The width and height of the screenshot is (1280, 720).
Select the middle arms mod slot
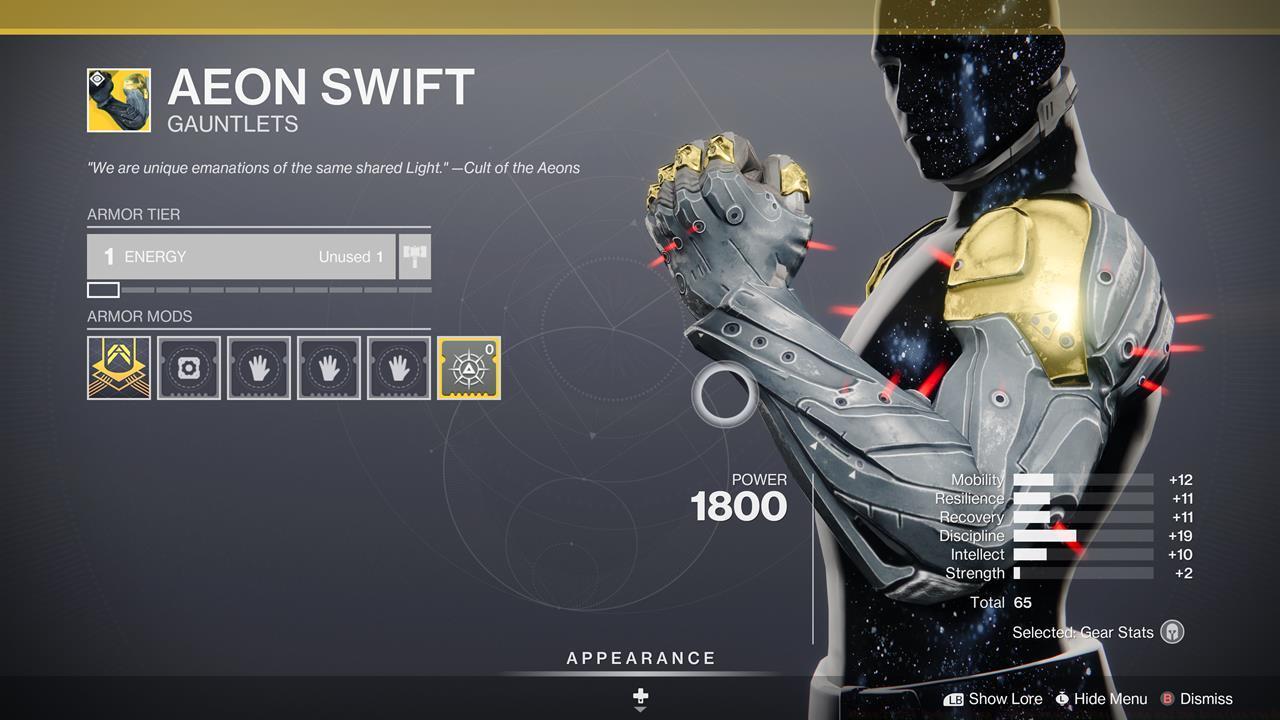point(328,367)
